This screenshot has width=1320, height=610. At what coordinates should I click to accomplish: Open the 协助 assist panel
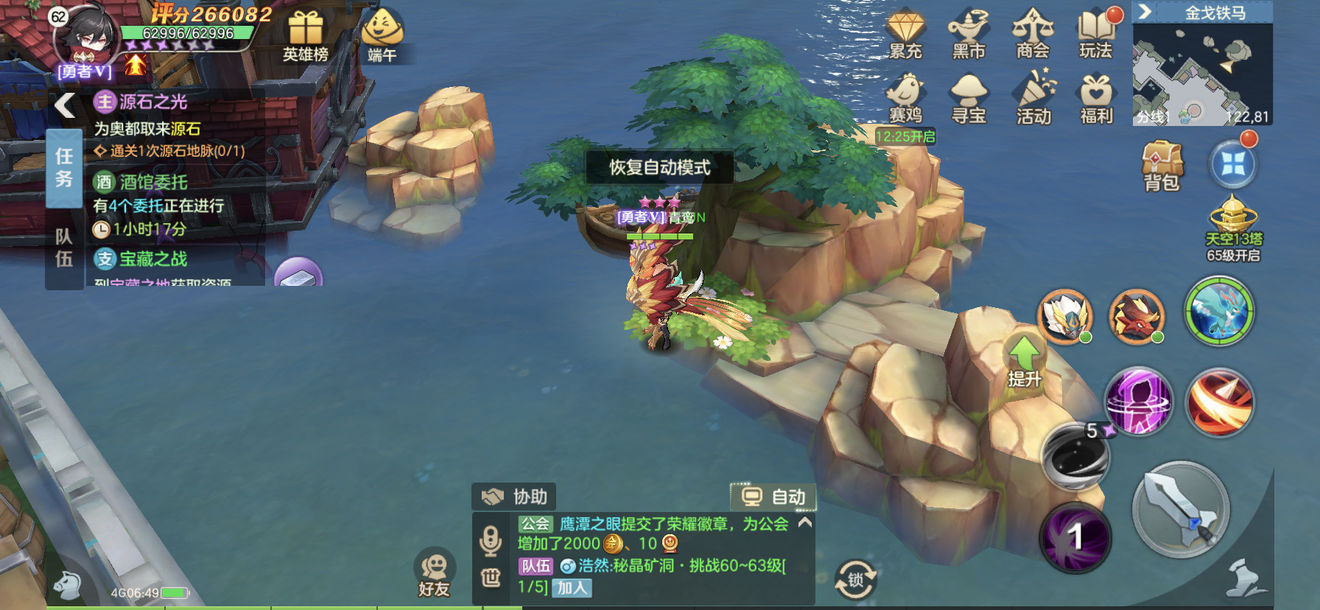tap(515, 496)
